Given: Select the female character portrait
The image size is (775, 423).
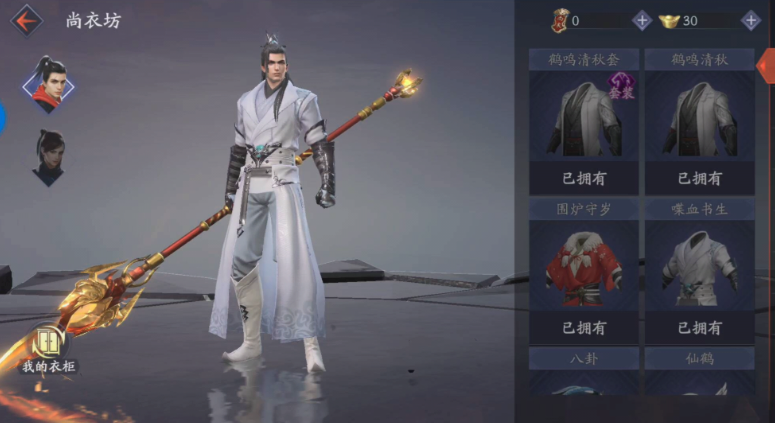Looking at the screenshot, I should tap(48, 157).
